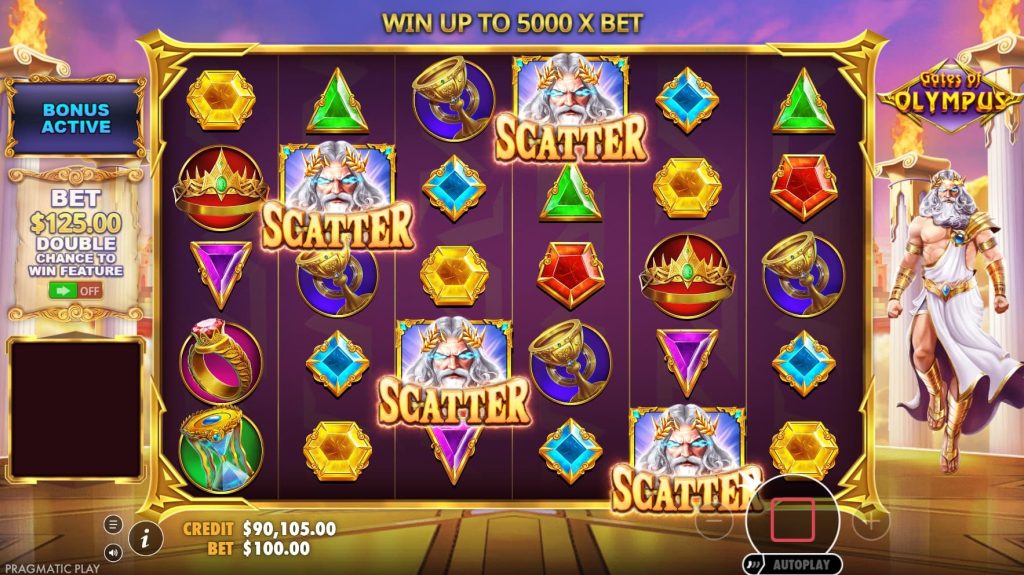The height and width of the screenshot is (575, 1024).
Task: Open the hamburger settings menu
Action: coord(113,524)
